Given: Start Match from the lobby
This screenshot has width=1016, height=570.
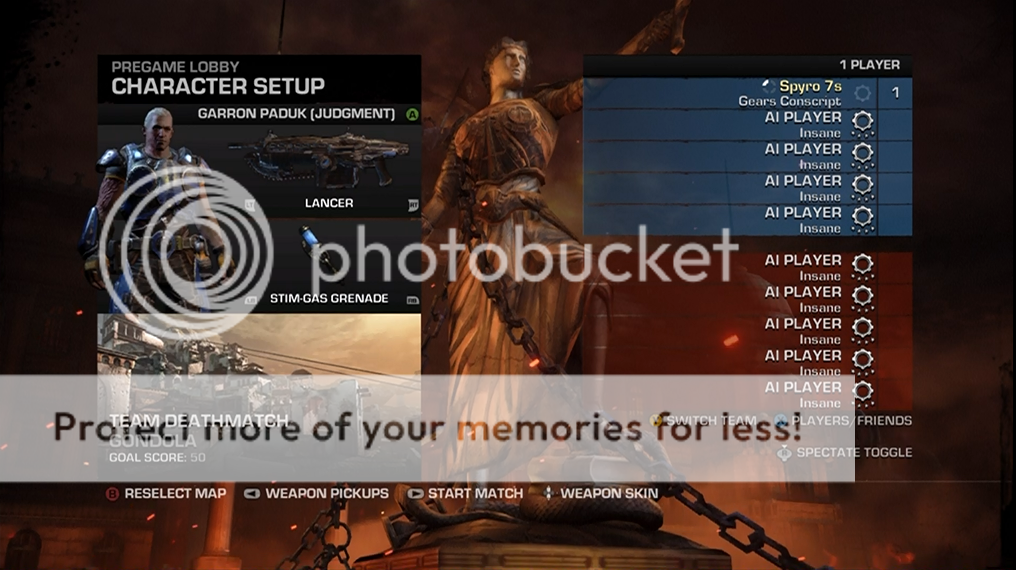Looking at the screenshot, I should [x=465, y=493].
